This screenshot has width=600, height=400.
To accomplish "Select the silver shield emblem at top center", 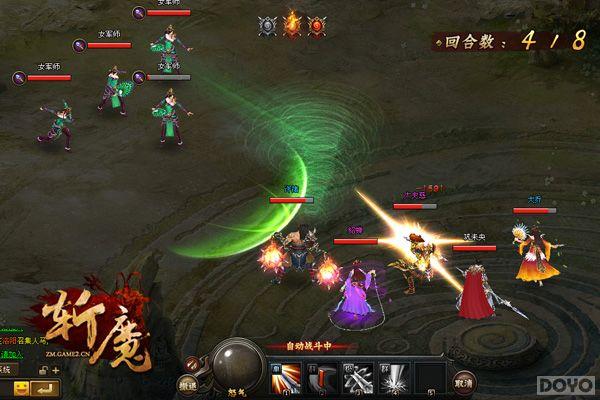I will click(267, 26).
